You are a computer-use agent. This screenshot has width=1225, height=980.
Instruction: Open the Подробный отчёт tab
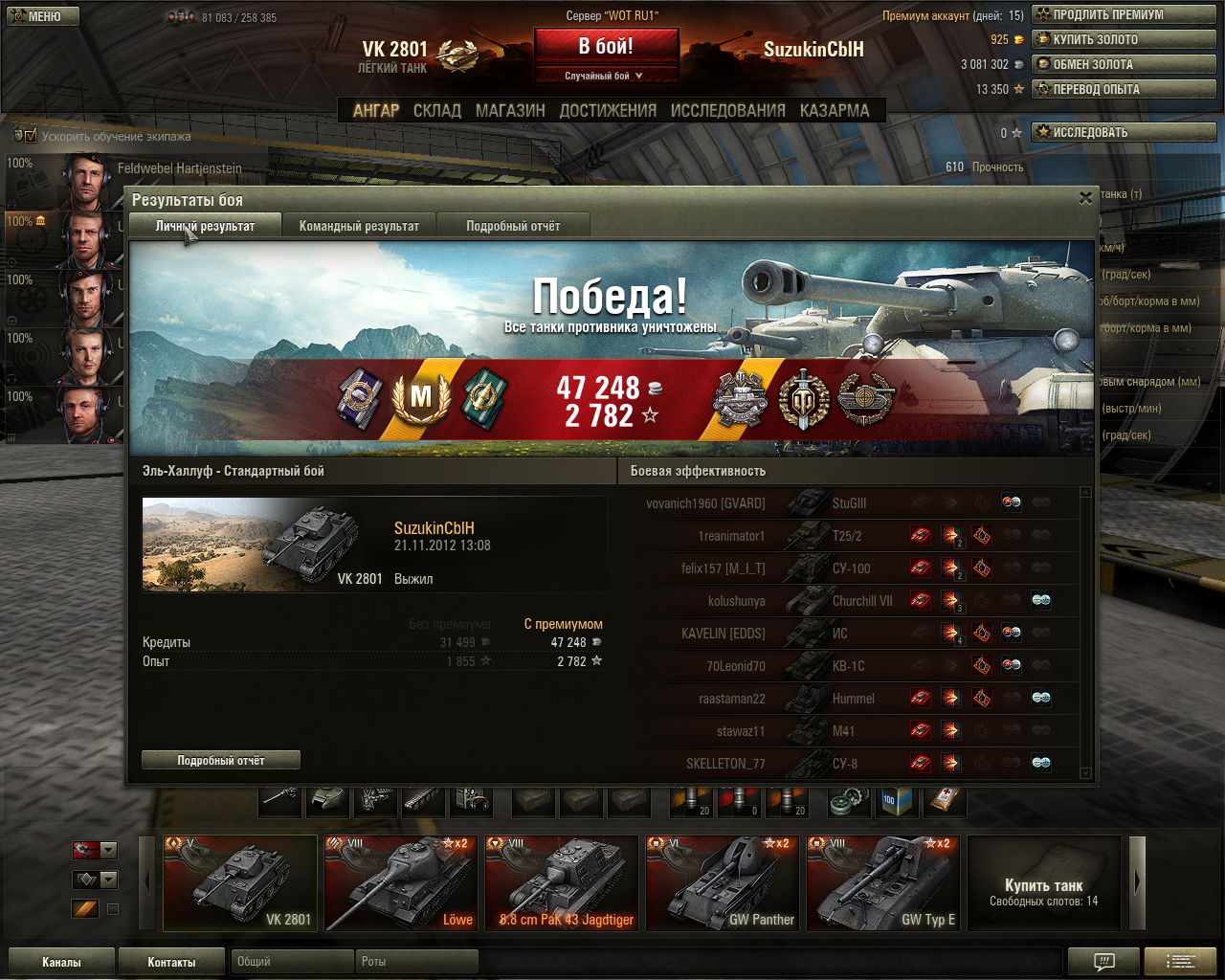[x=513, y=226]
